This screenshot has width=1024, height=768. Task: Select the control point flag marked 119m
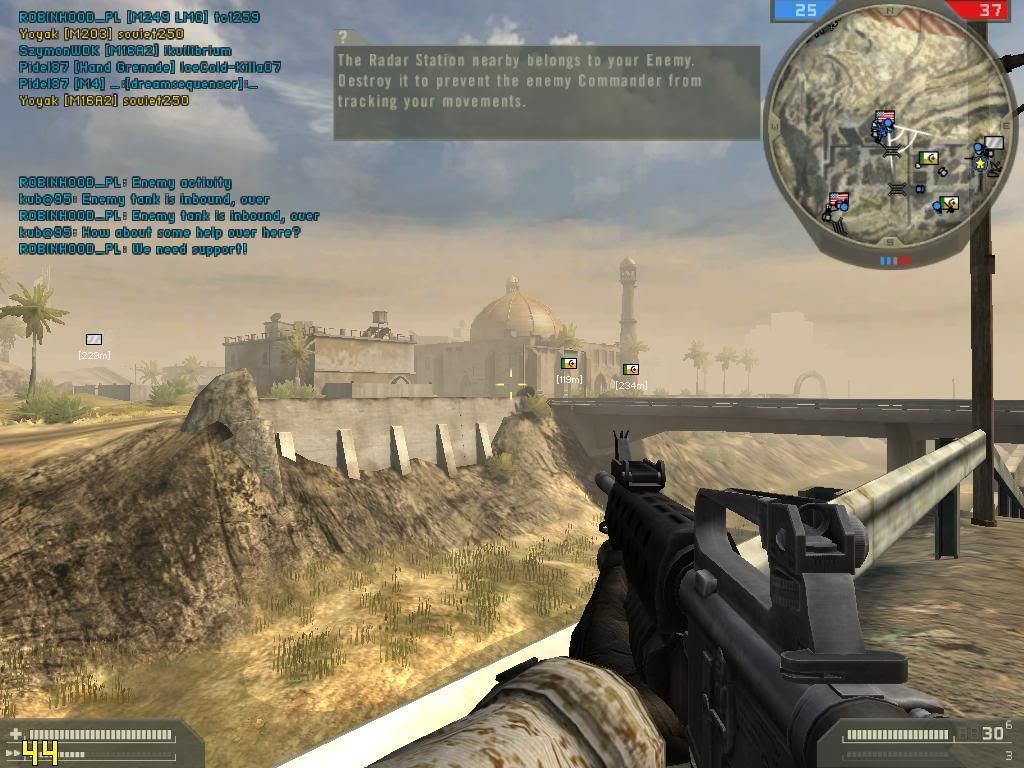[569, 364]
